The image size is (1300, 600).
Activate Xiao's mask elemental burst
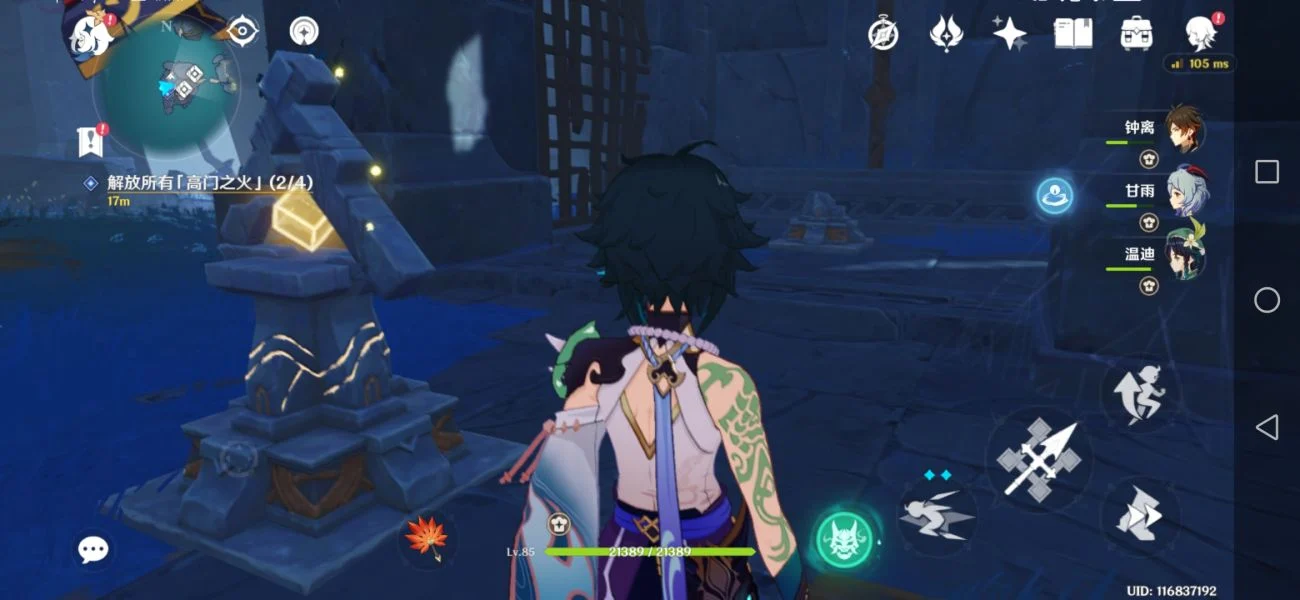[845, 539]
